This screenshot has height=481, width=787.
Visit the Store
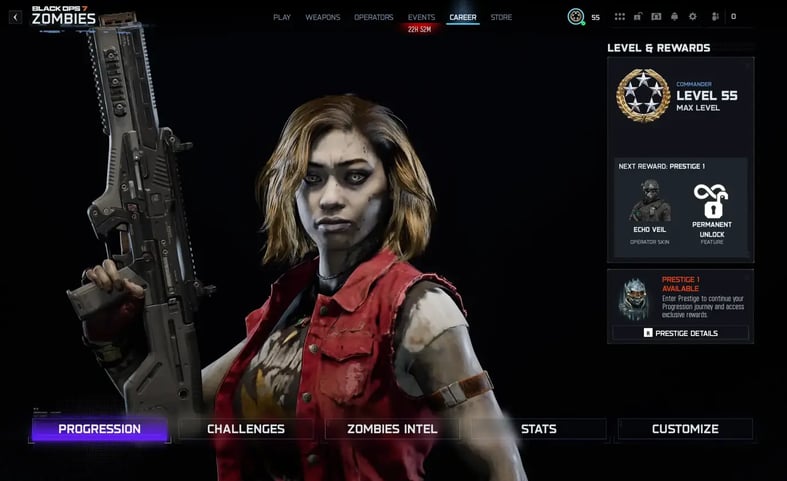[501, 17]
